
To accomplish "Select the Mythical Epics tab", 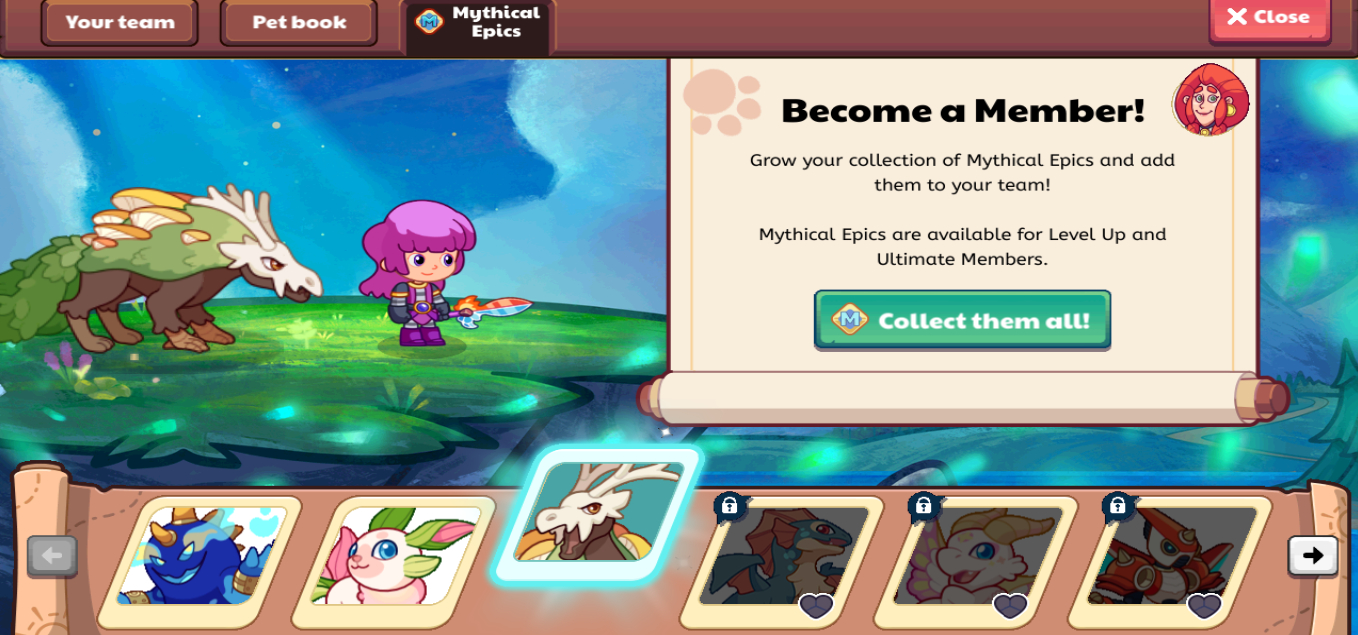I will (480, 22).
